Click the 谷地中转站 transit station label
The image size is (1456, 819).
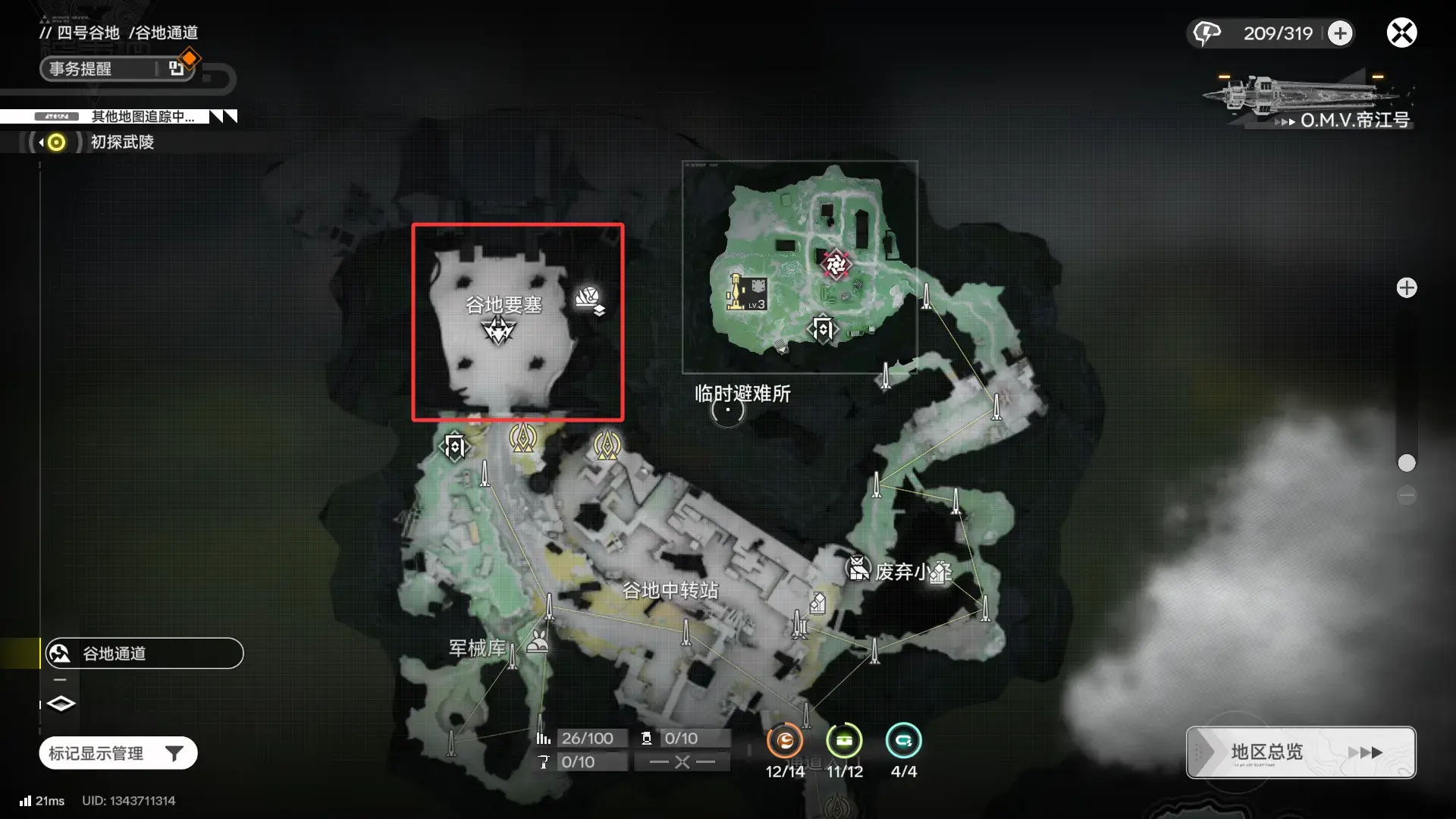(x=670, y=590)
